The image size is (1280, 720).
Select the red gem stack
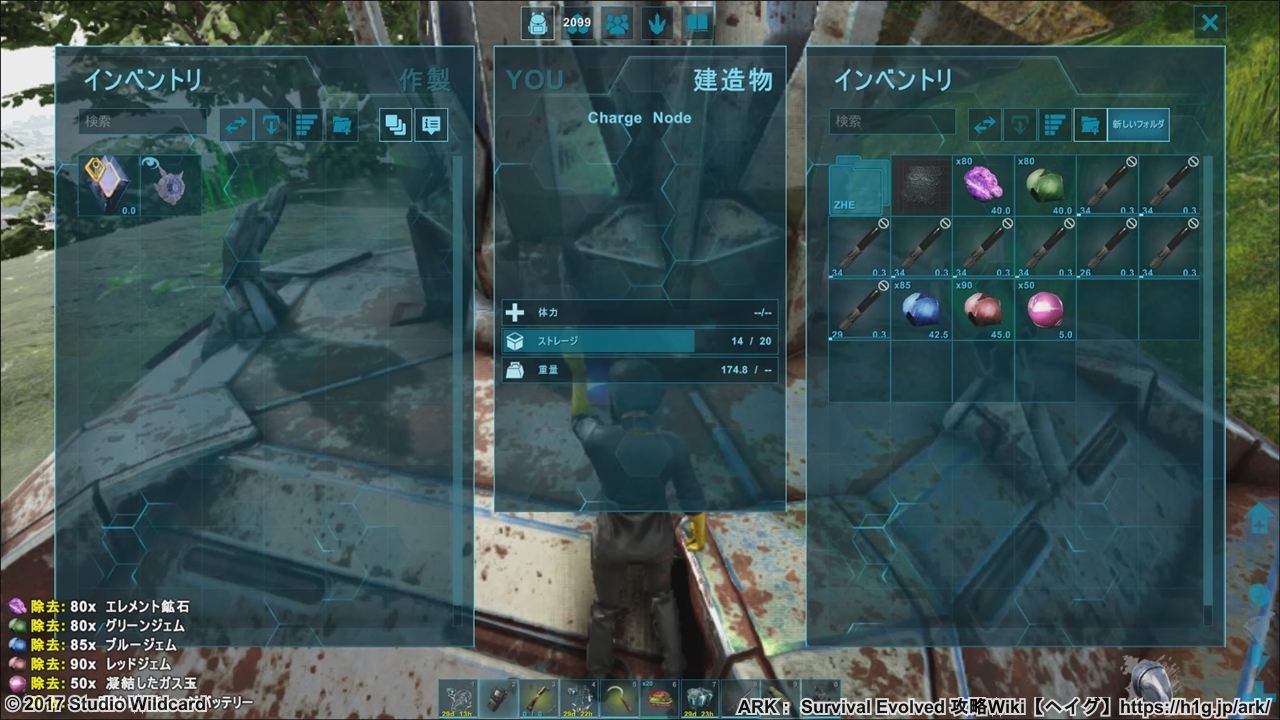click(x=983, y=310)
